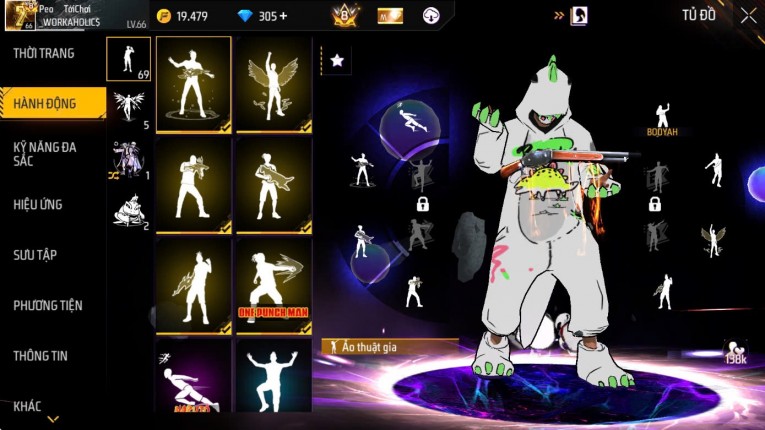Switch to KỸ NĂNG ĐA SẮC
This screenshot has height=430, width=765.
click(x=44, y=153)
